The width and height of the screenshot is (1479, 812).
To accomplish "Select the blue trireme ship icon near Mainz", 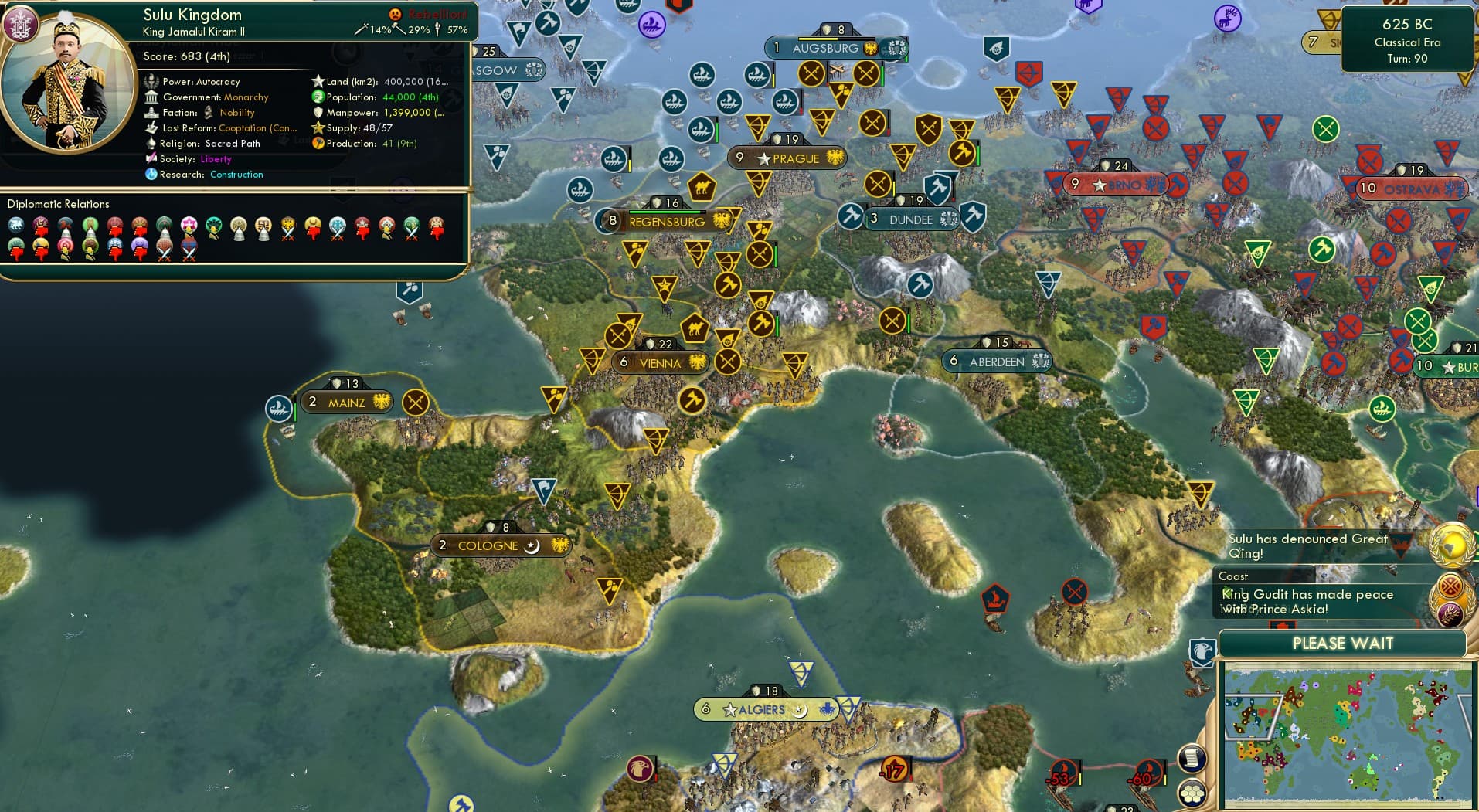I will click(278, 409).
